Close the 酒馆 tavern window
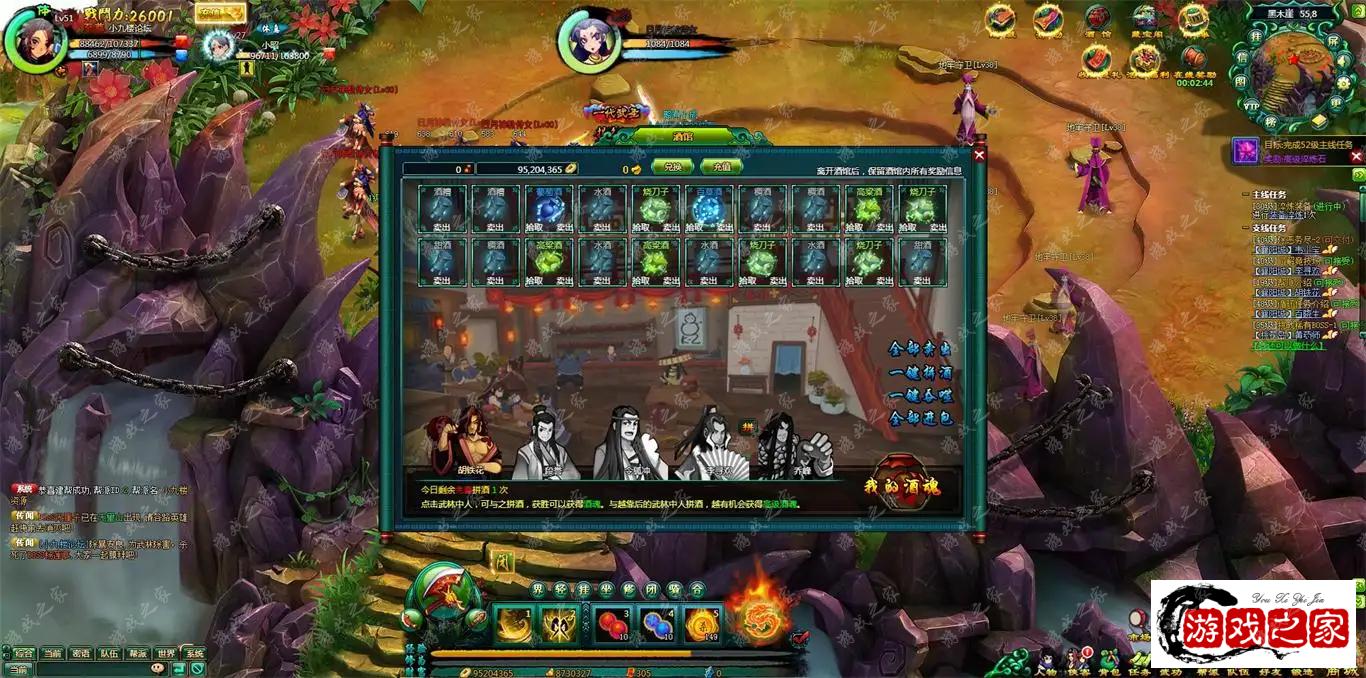The image size is (1366, 678). [979, 154]
